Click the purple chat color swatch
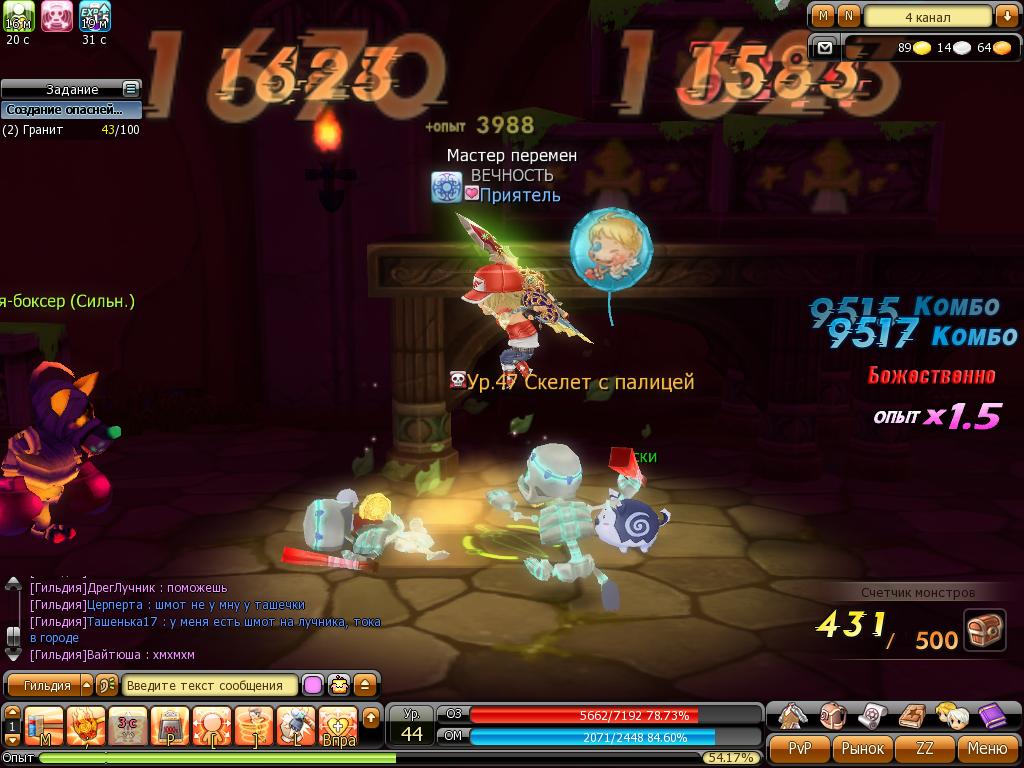This screenshot has width=1024, height=768. 313,685
